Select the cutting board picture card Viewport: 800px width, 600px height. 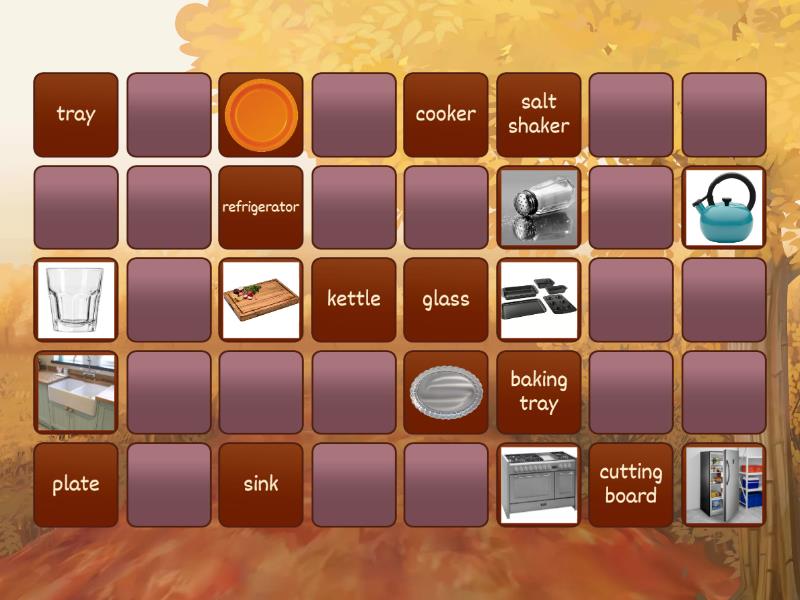(261, 299)
